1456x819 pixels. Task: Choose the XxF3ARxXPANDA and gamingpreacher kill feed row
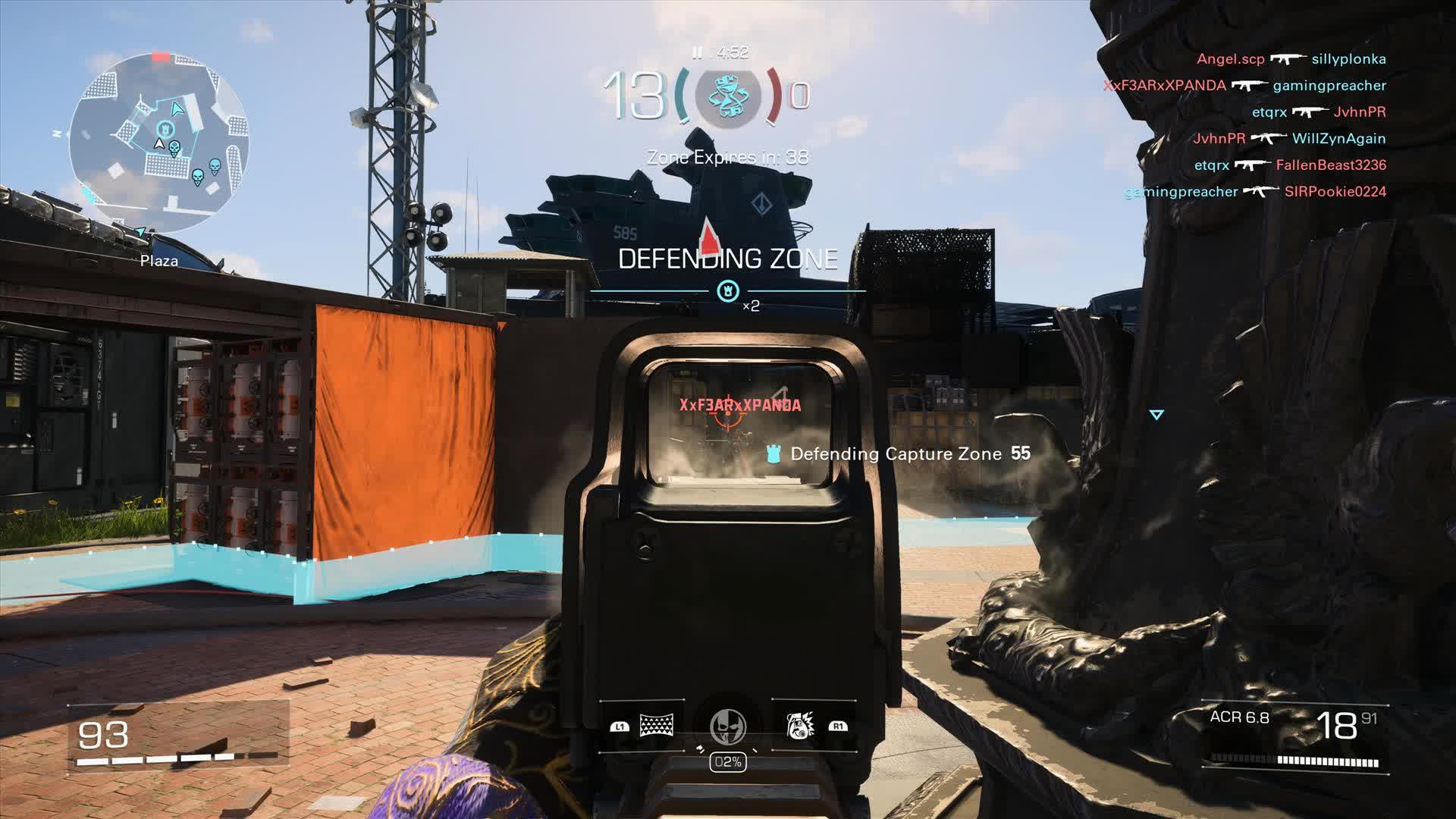(x=1244, y=86)
